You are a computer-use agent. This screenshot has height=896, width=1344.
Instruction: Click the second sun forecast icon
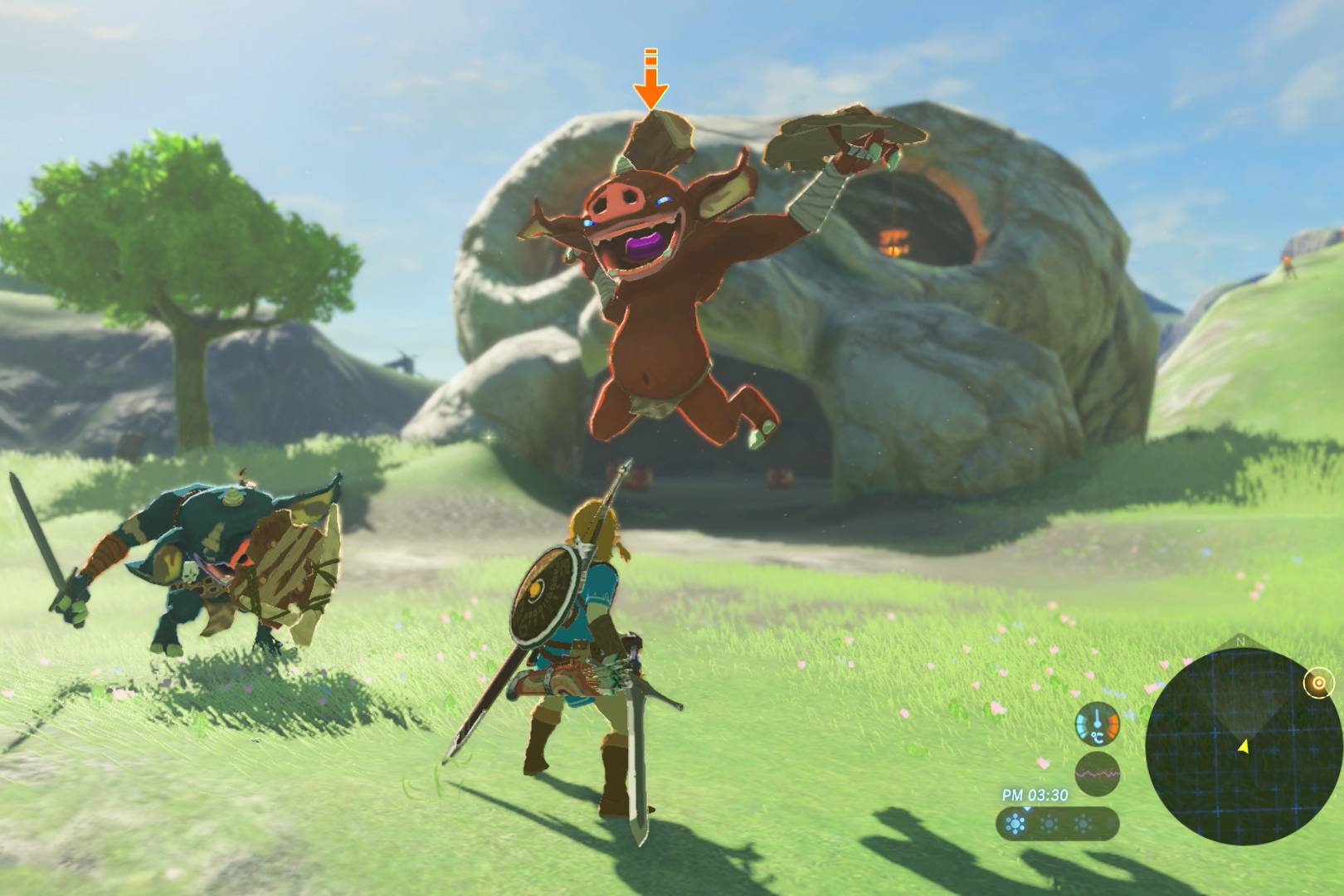coord(1049,822)
